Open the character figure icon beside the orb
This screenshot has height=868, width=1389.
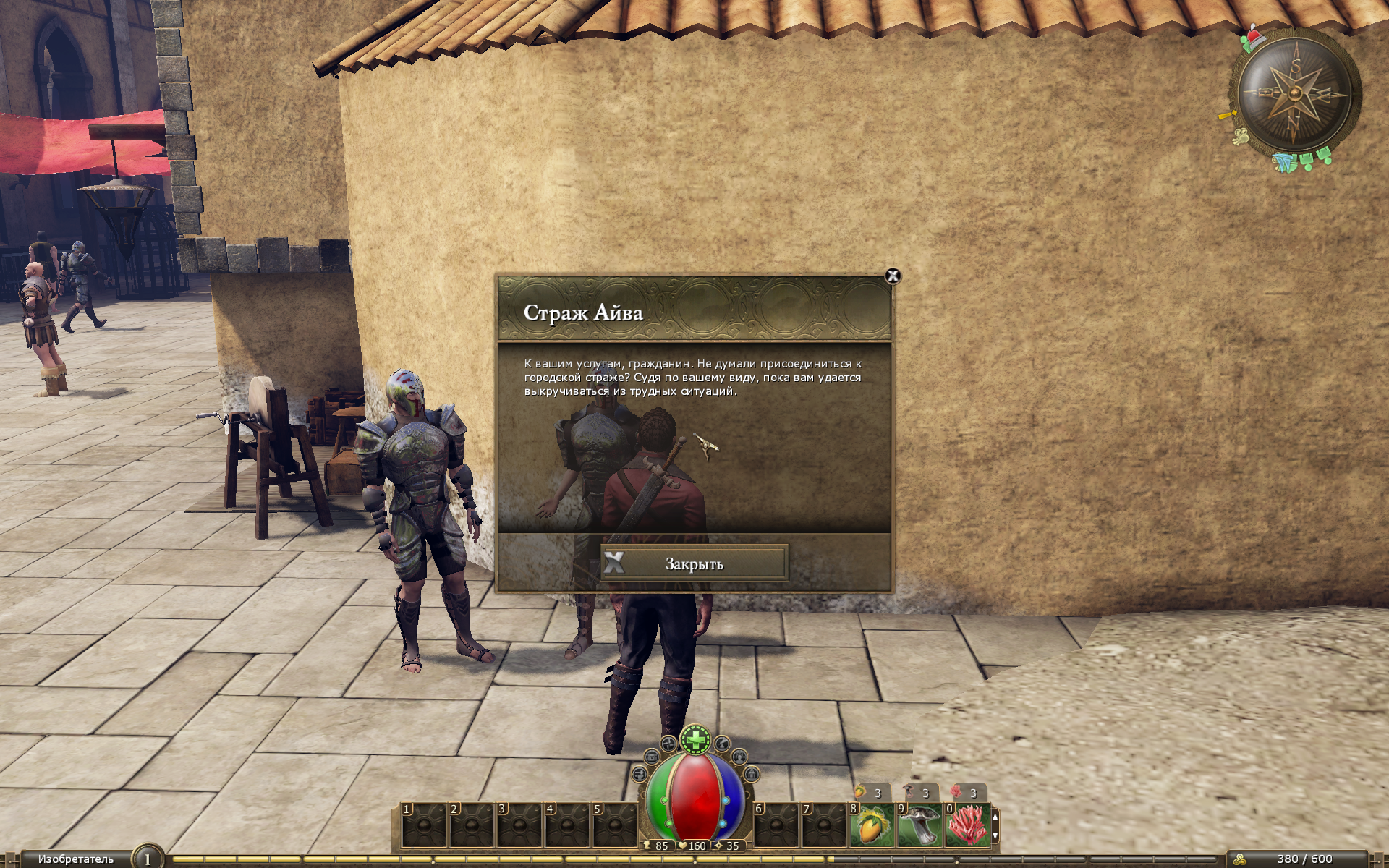tap(739, 757)
